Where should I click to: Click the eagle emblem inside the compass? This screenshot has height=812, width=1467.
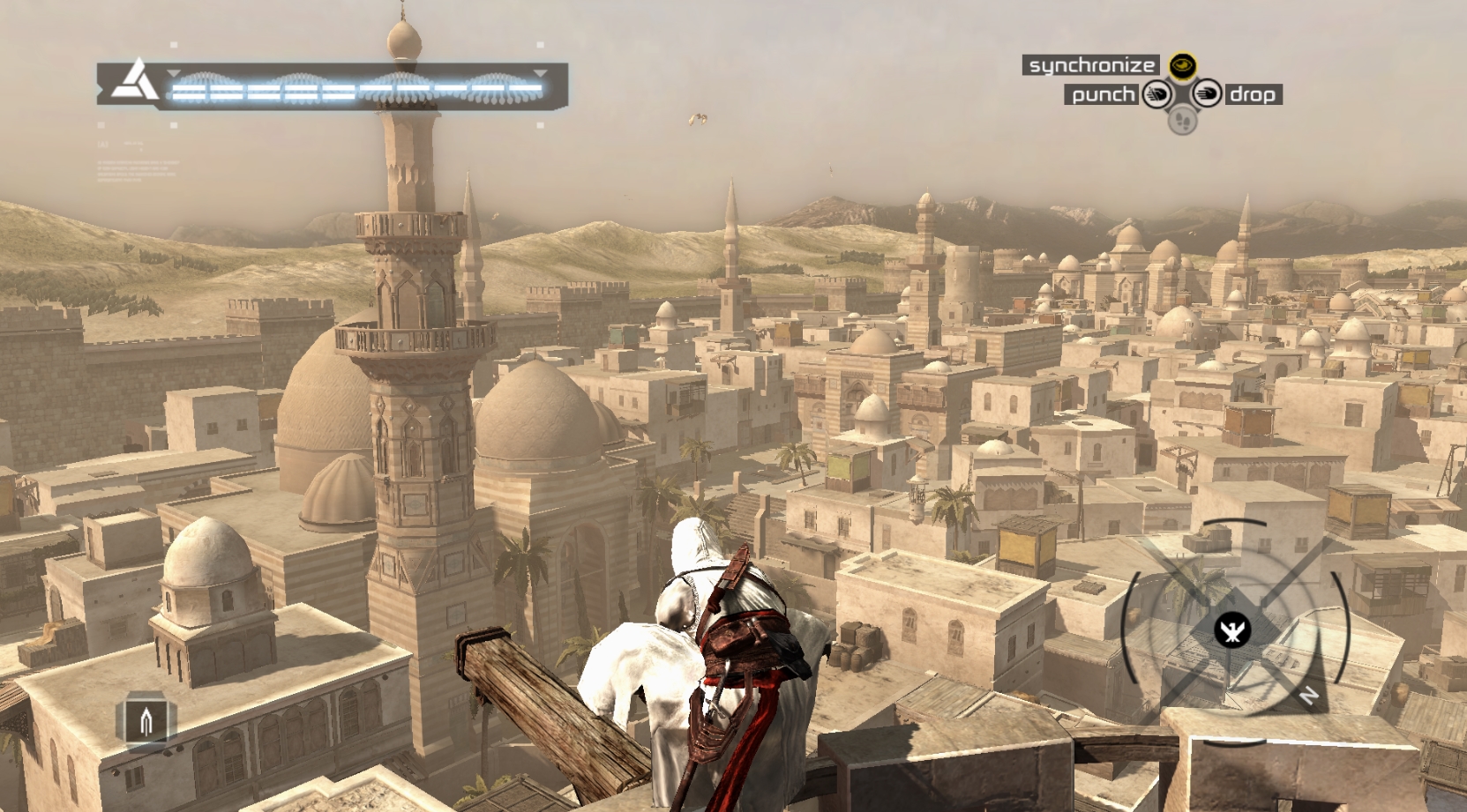(1235, 631)
